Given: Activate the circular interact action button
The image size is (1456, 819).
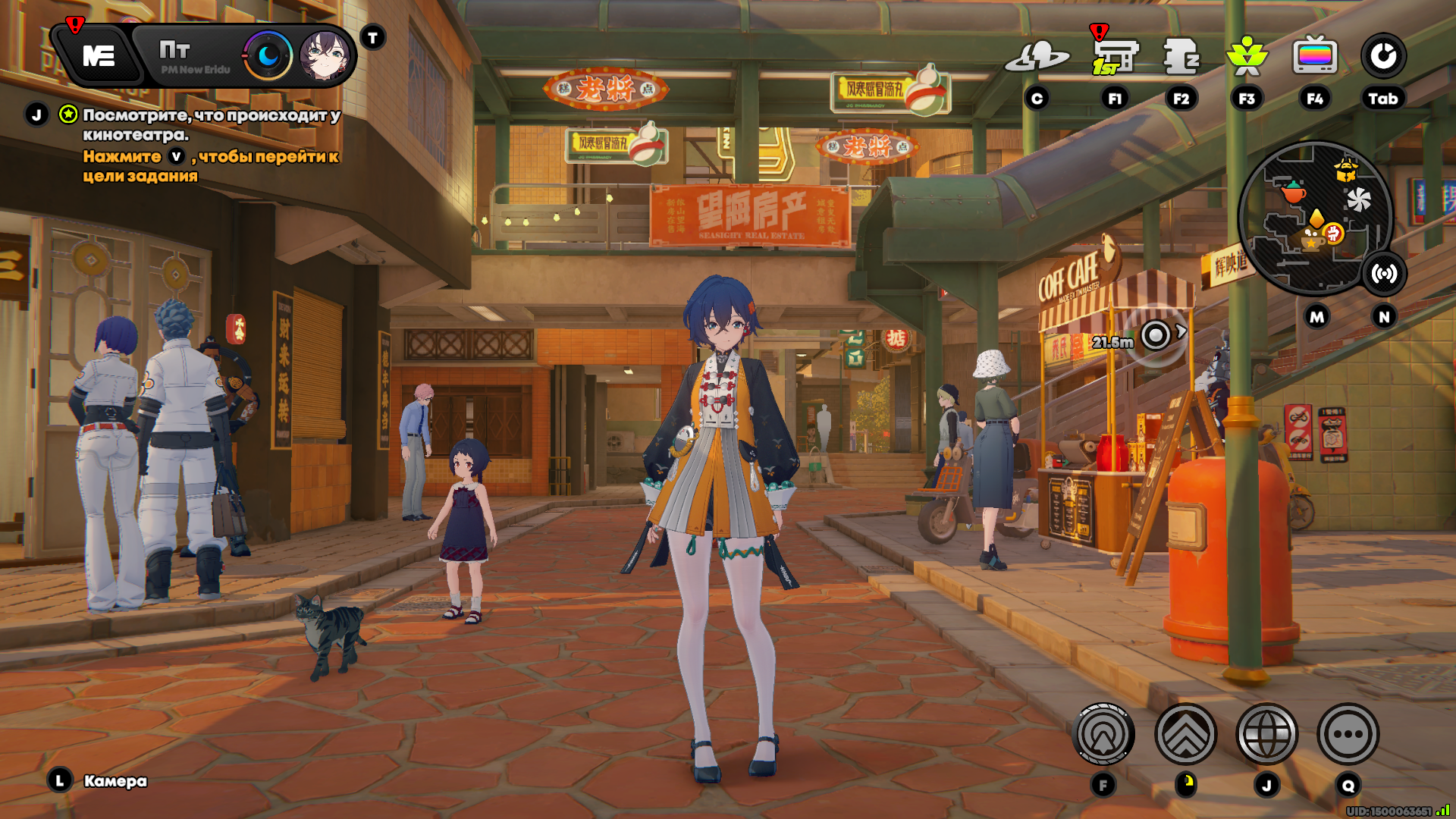Looking at the screenshot, I should pyautogui.click(x=1103, y=734).
